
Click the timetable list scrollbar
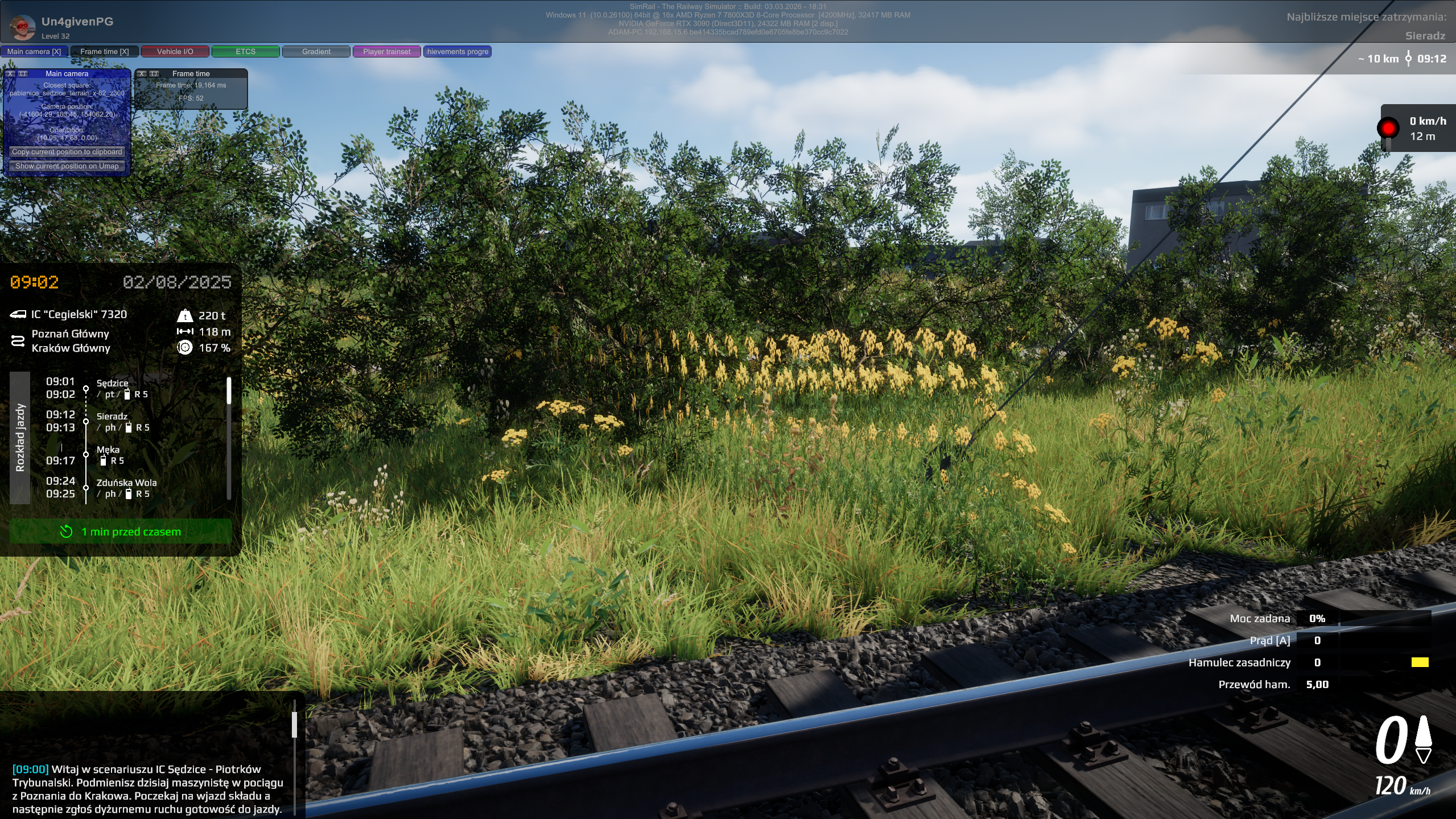(x=229, y=391)
